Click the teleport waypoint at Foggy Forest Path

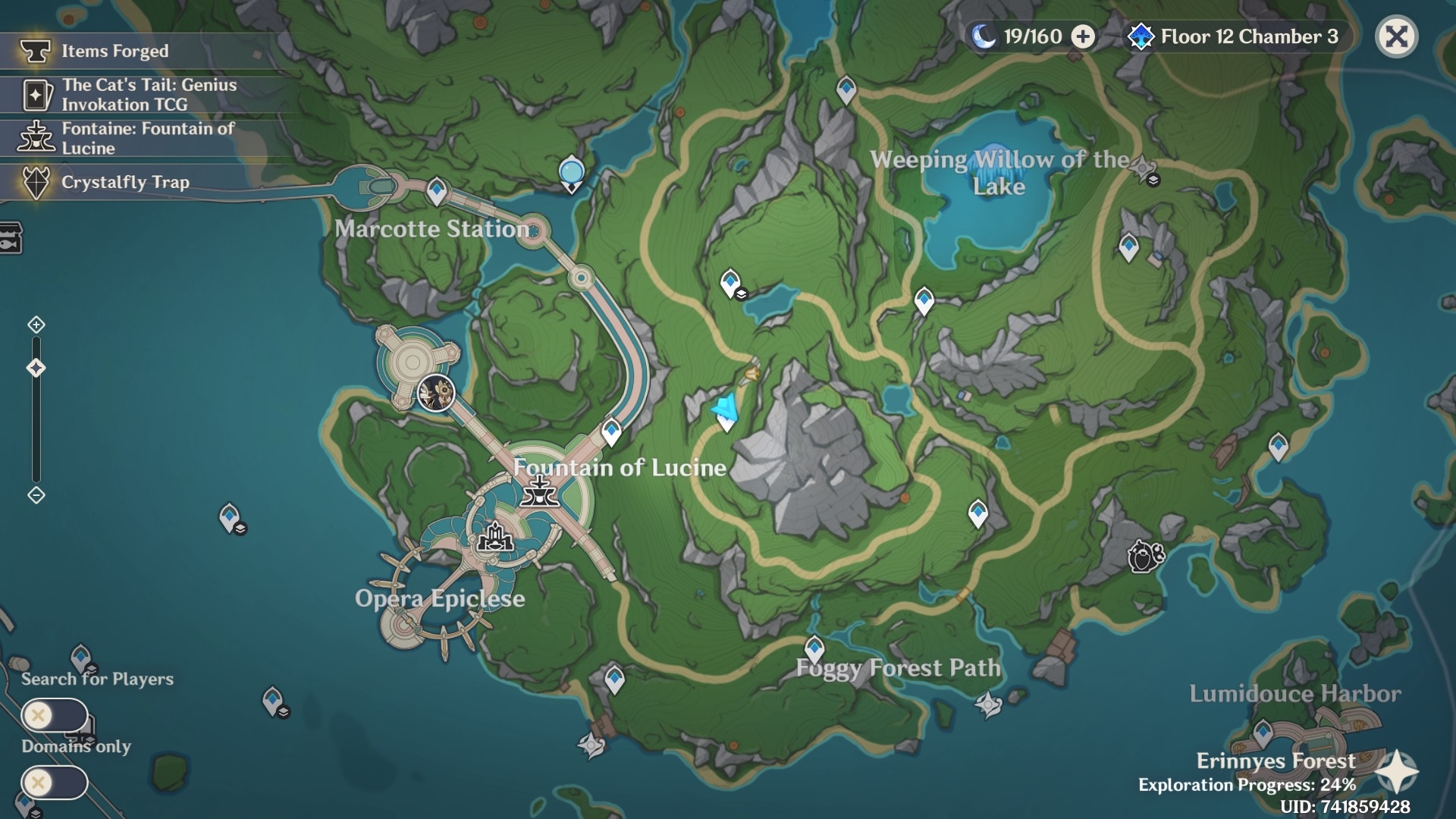point(814,647)
